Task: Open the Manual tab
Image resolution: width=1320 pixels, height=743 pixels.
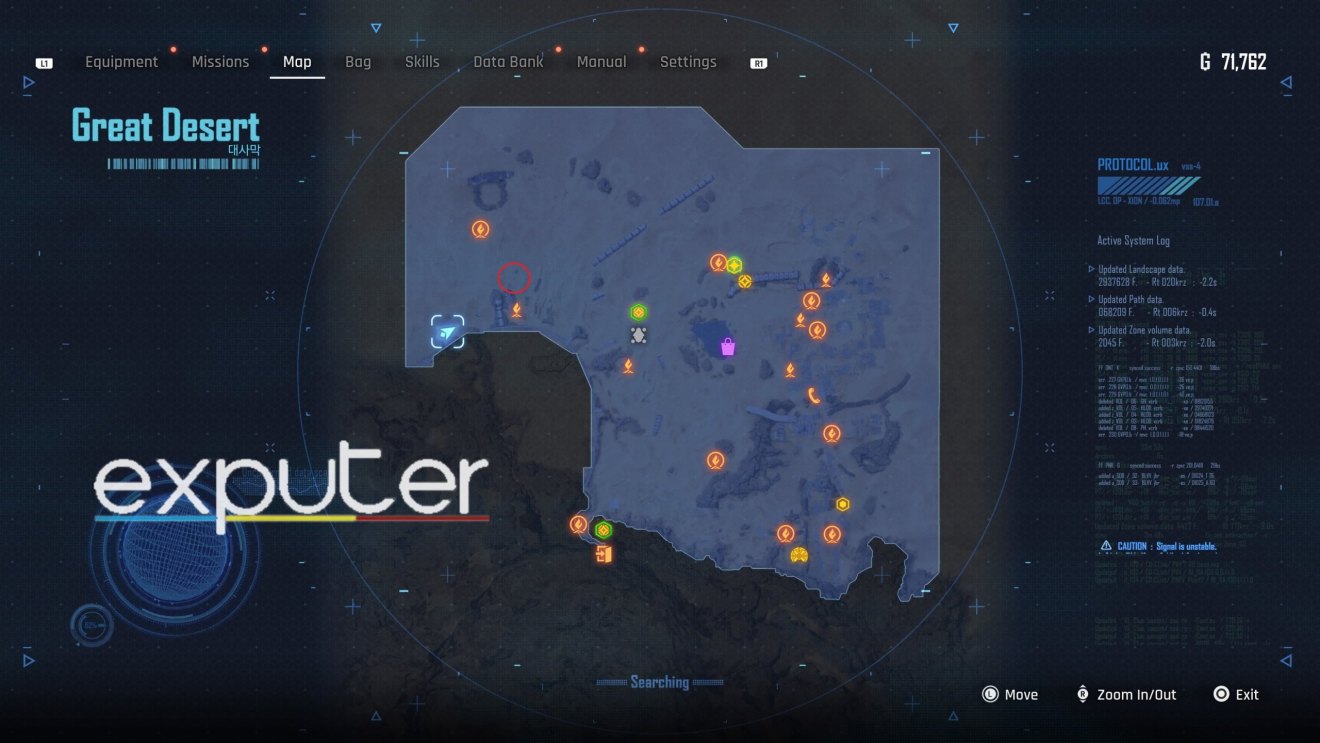Action: [x=601, y=62]
